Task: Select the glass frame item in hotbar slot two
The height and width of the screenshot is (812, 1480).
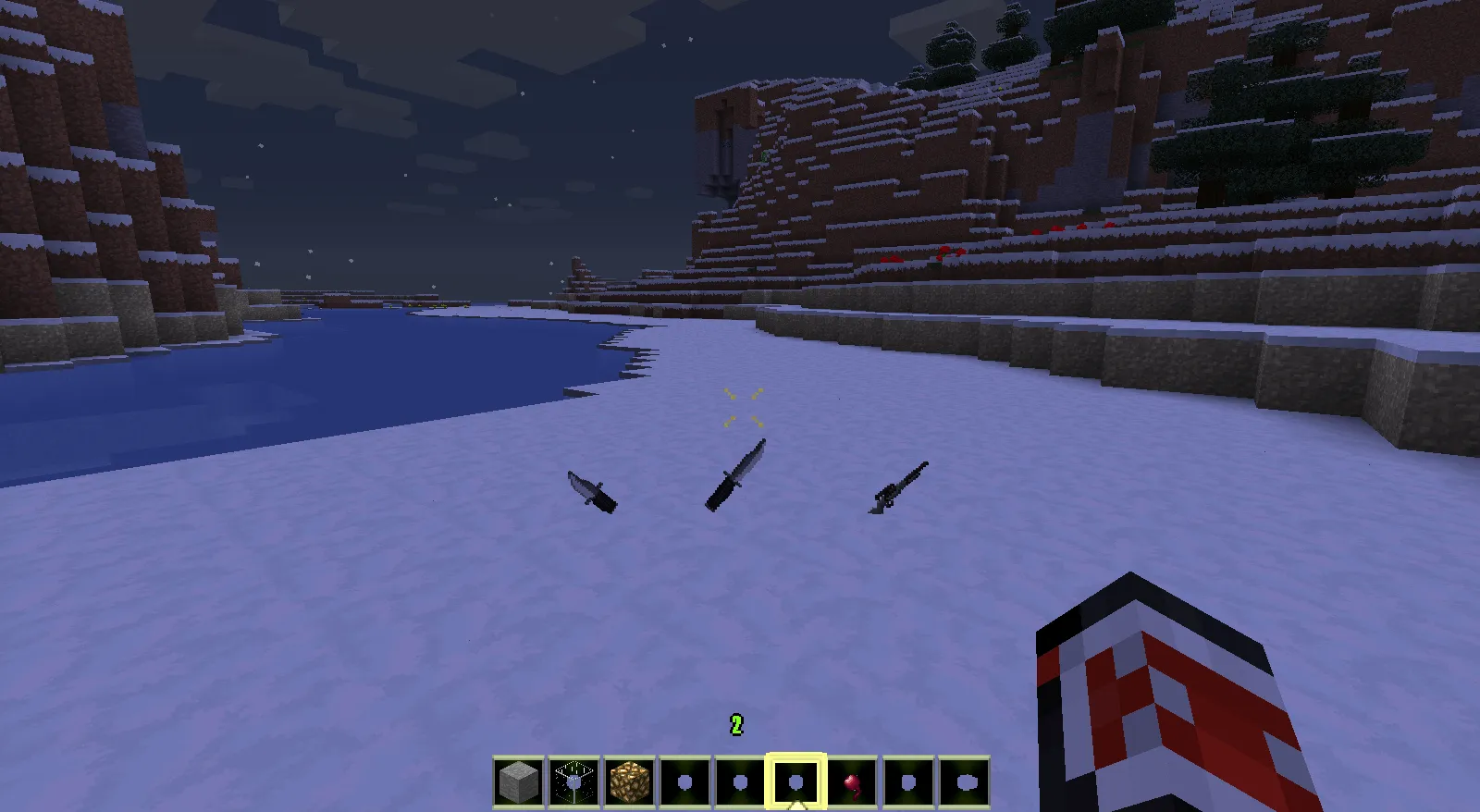Action: (573, 781)
